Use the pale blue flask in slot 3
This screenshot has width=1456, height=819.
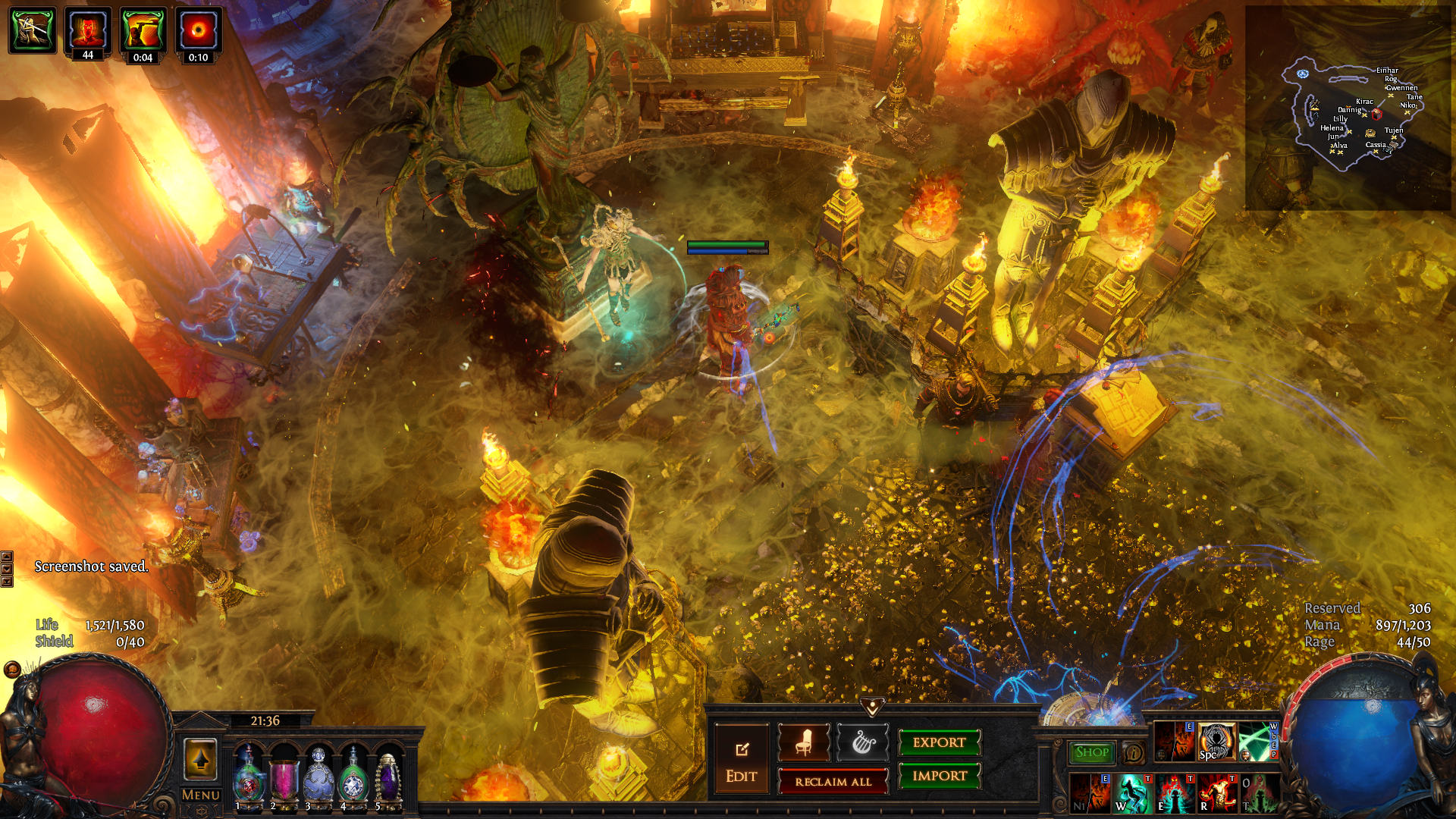tap(318, 773)
